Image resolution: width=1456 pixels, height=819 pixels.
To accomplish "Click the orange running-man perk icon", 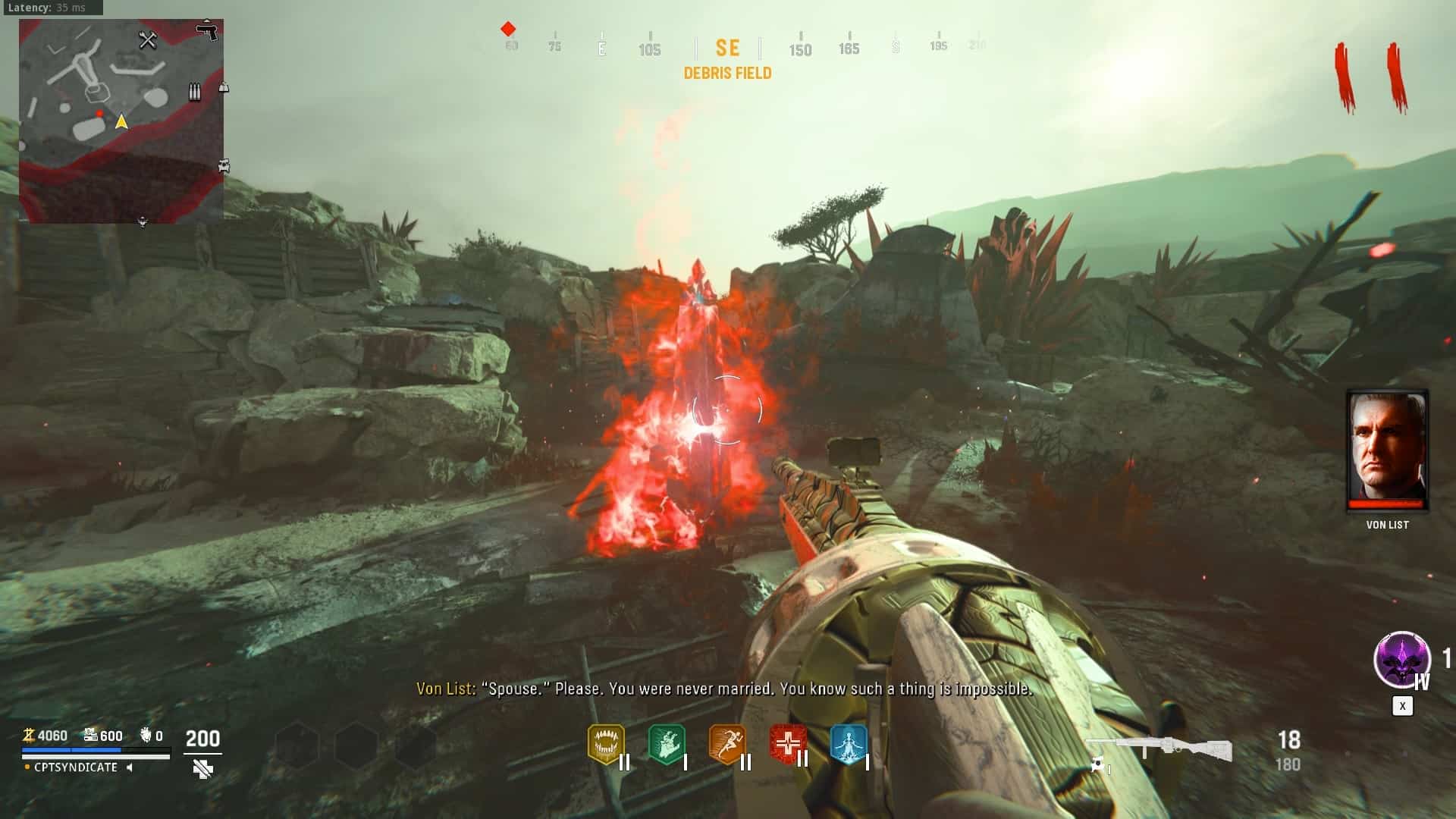I will (727, 744).
